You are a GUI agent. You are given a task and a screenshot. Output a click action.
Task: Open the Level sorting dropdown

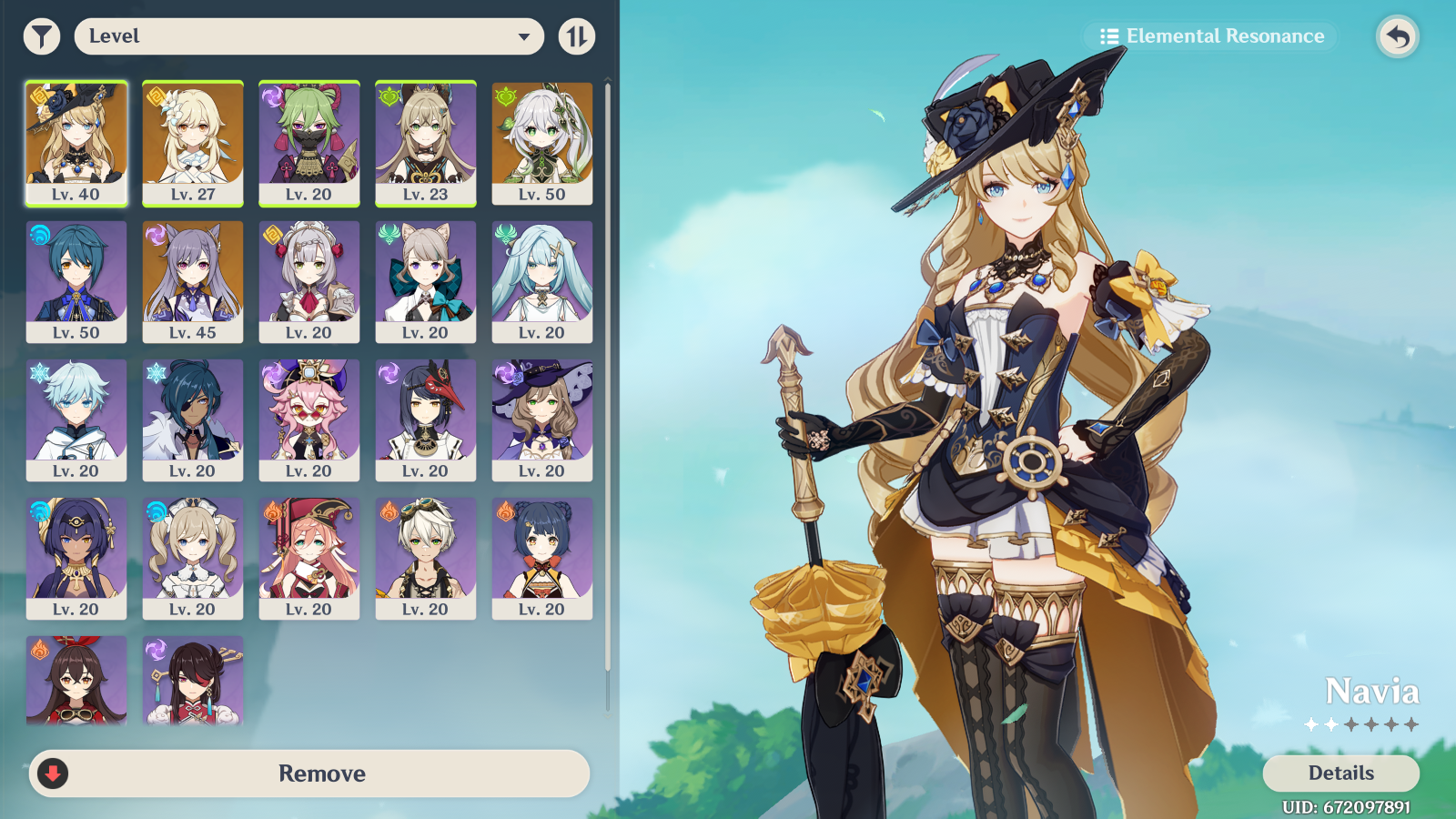tap(309, 37)
